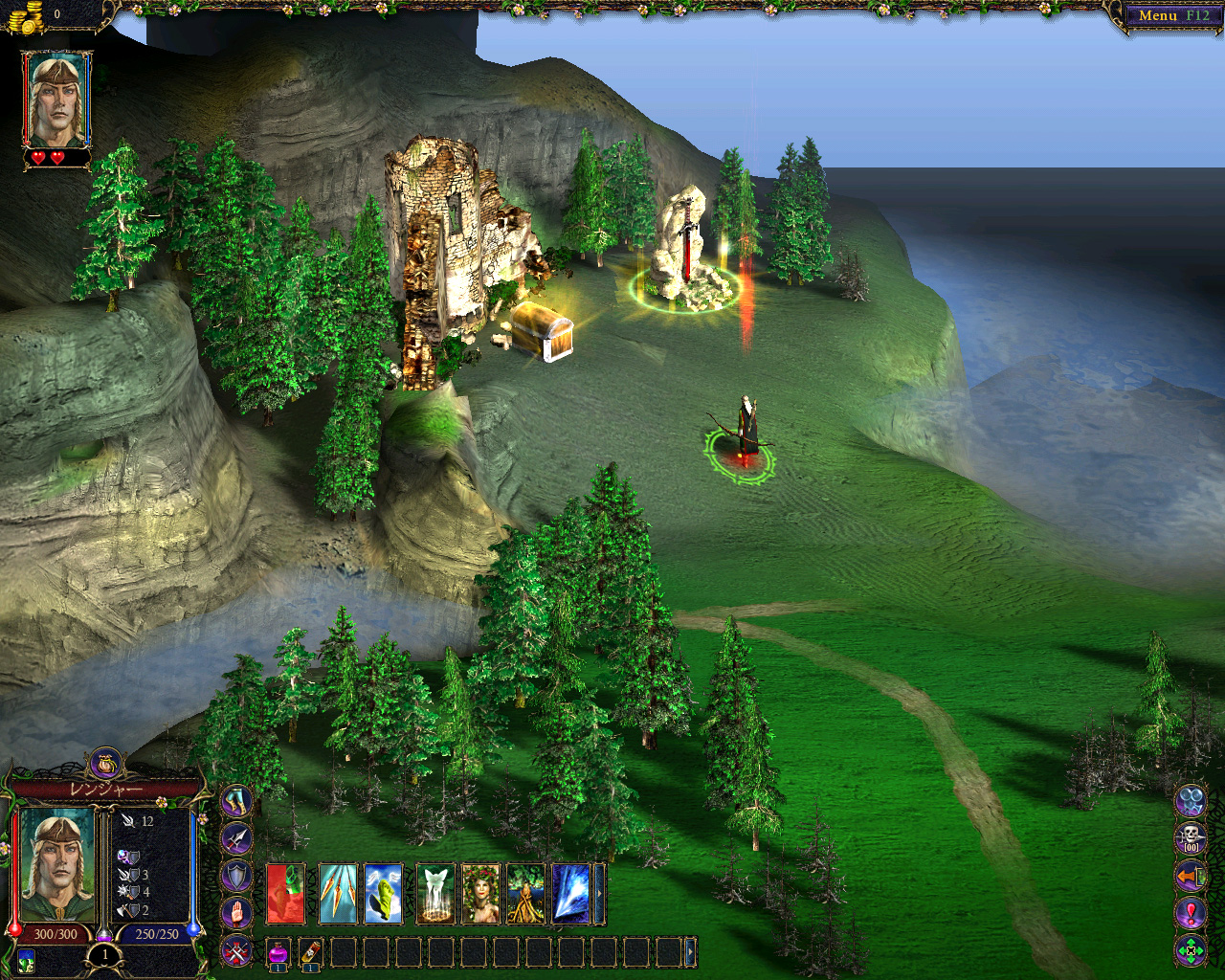The image size is (1225, 980).
Task: Use the red card with green hand
Action: (285, 894)
